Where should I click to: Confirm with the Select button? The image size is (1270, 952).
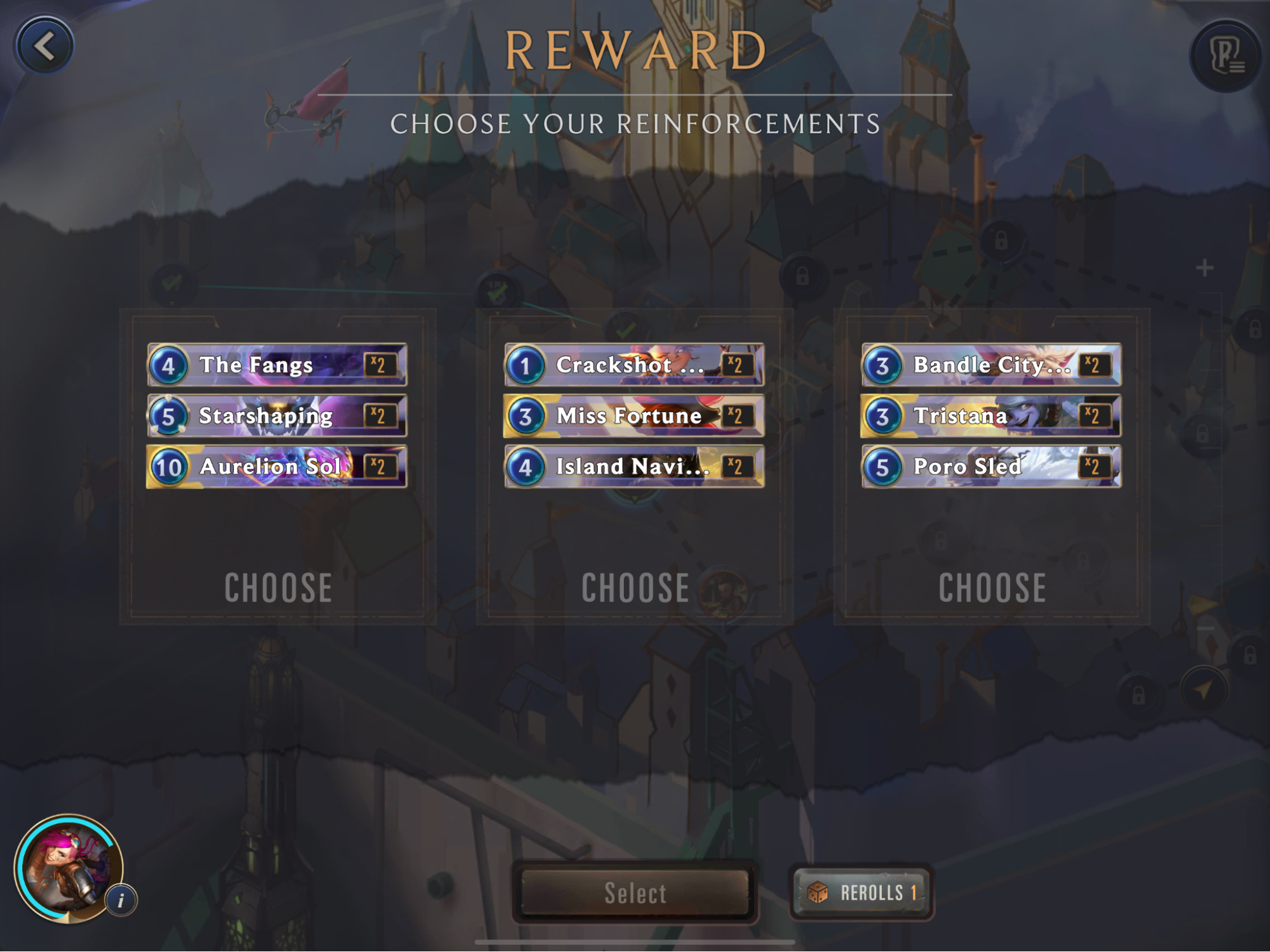coord(635,893)
